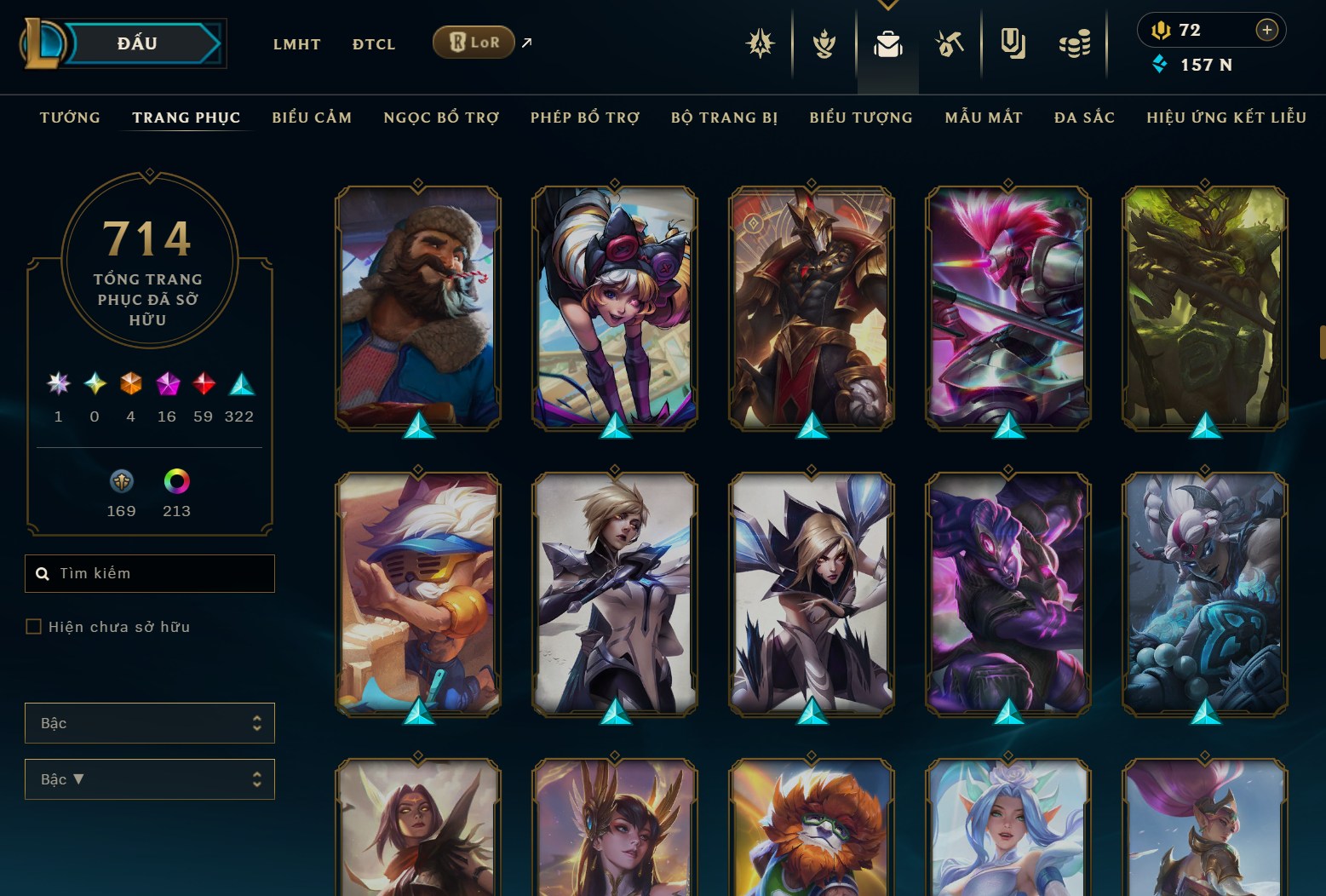Toggle the red Legendary gem filter
Screen dimensions: 1326x896
click(203, 385)
